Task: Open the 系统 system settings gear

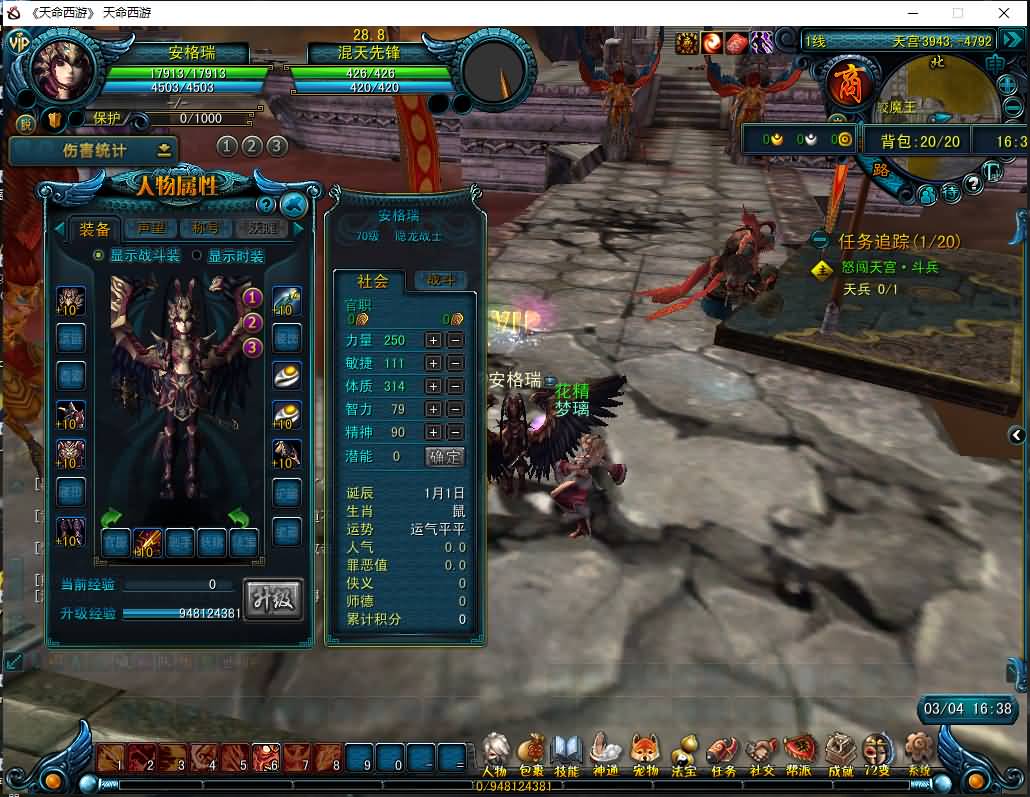Action: pos(918,752)
